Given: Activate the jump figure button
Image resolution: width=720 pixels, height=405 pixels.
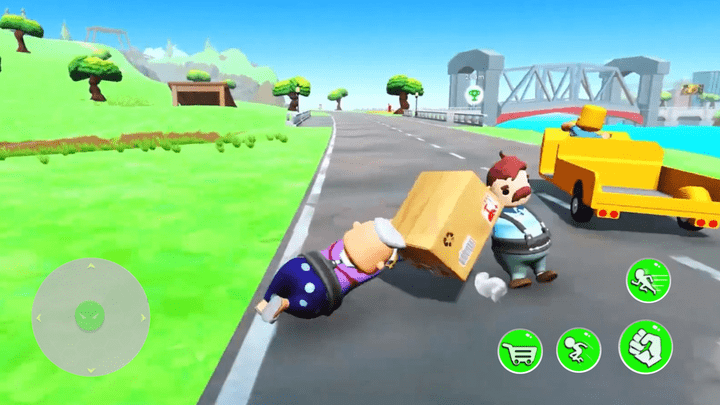Looking at the screenshot, I should (578, 349).
